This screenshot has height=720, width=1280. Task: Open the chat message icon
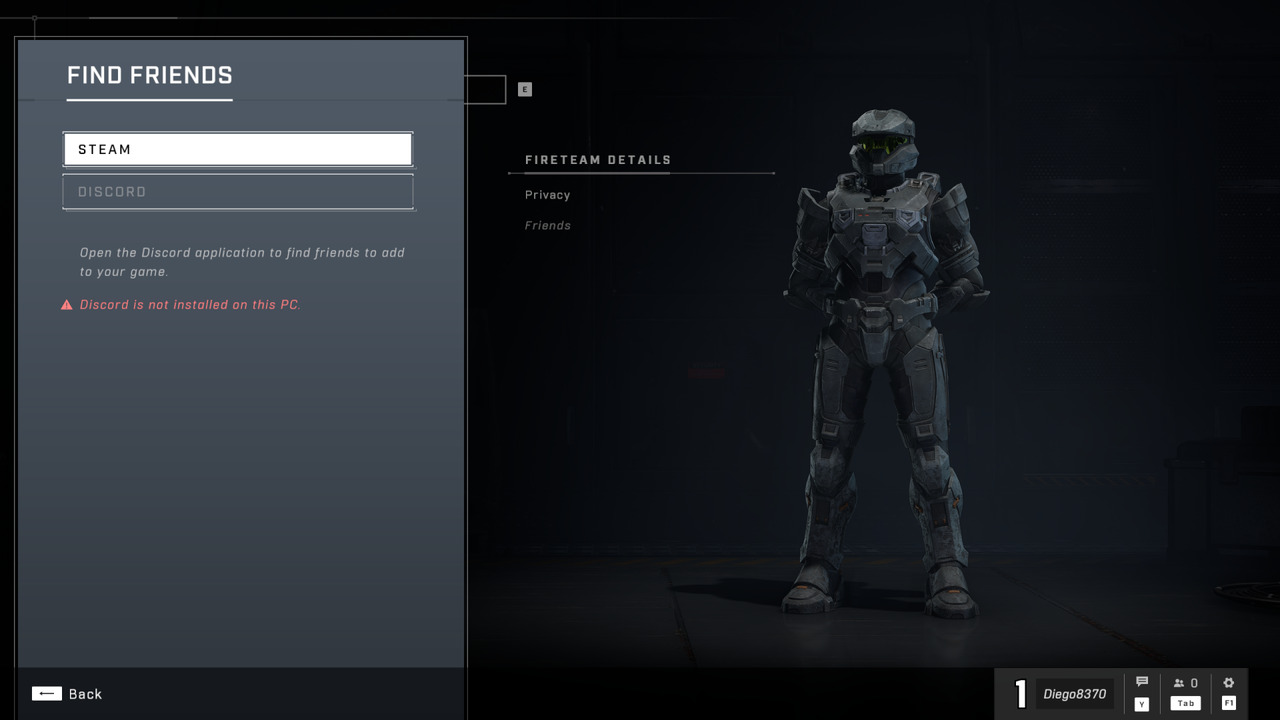(x=1141, y=680)
